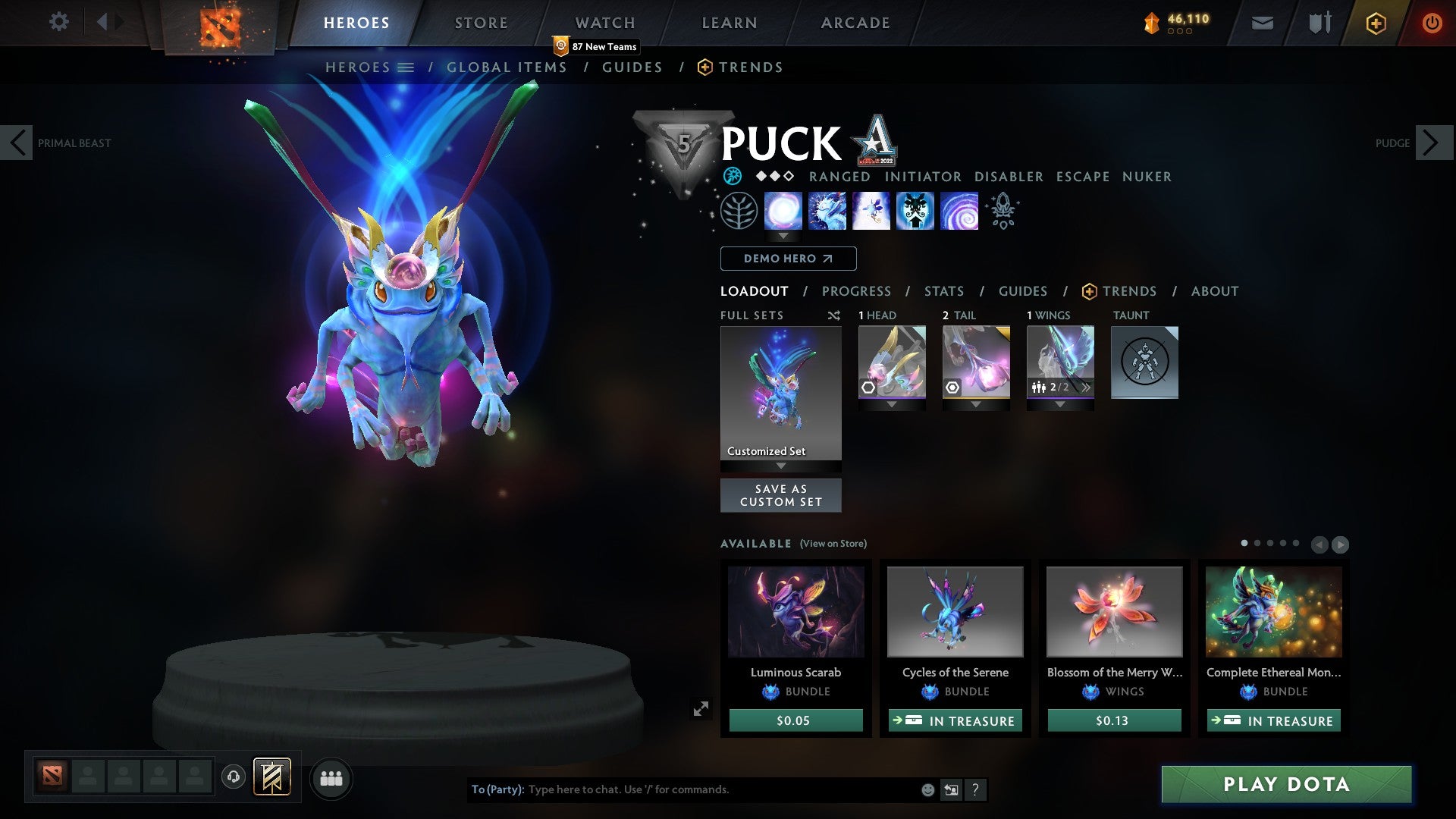Click the View on Store link
1456x819 pixels.
pyautogui.click(x=833, y=544)
